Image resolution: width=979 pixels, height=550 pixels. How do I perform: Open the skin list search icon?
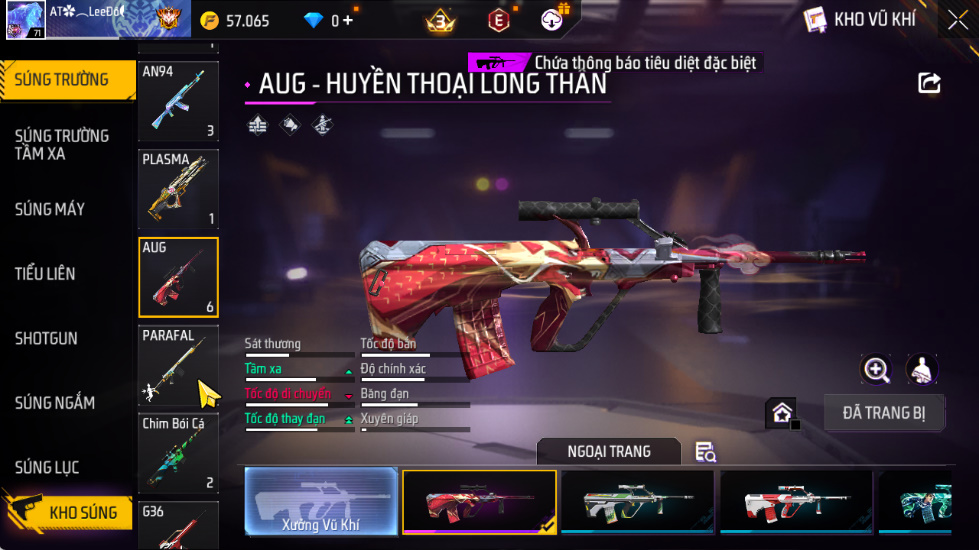point(705,452)
